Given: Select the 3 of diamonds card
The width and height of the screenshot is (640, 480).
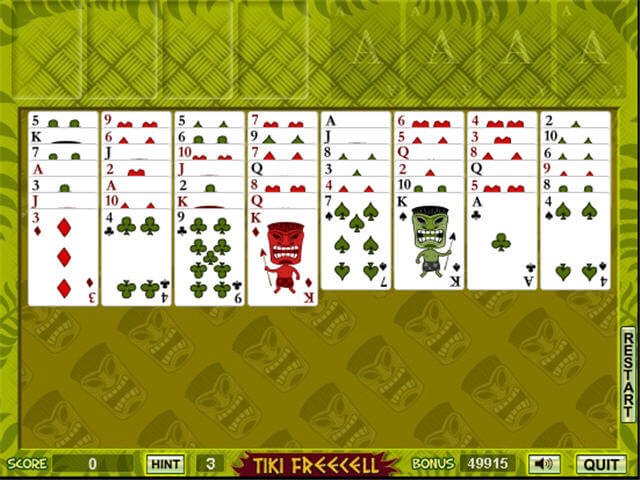Looking at the screenshot, I should [x=63, y=256].
